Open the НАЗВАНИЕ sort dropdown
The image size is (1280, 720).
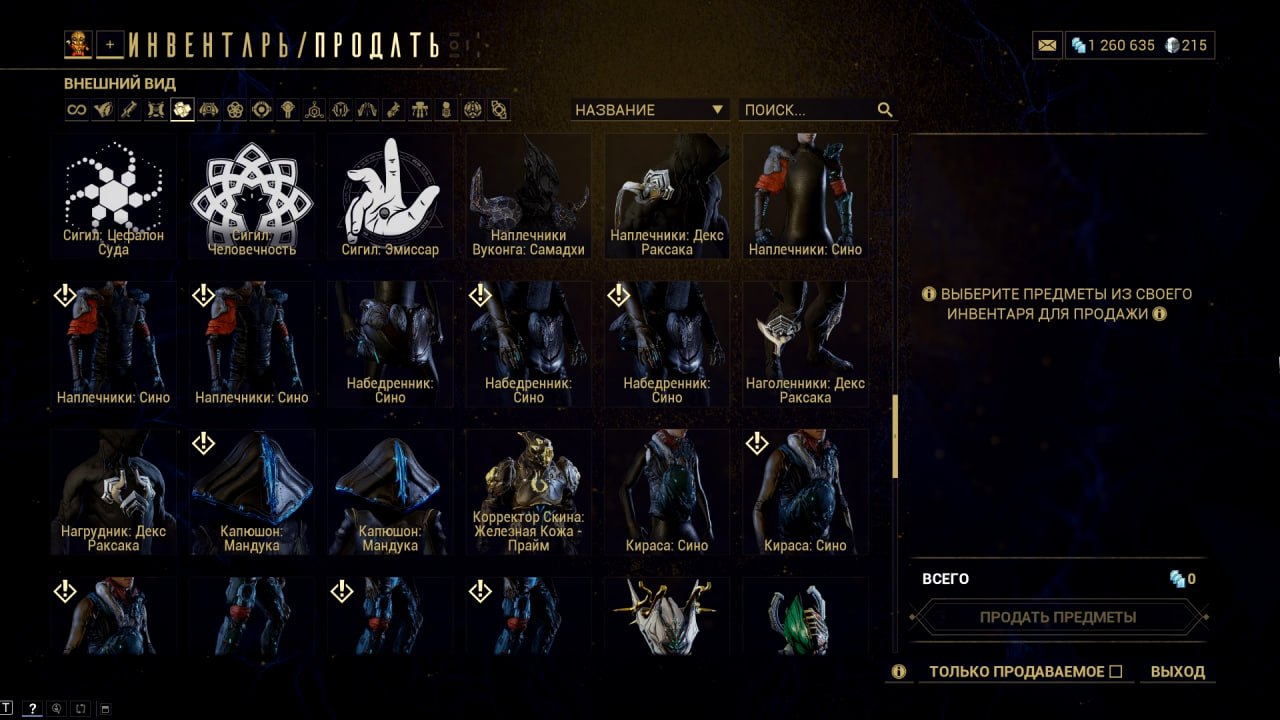click(x=648, y=110)
